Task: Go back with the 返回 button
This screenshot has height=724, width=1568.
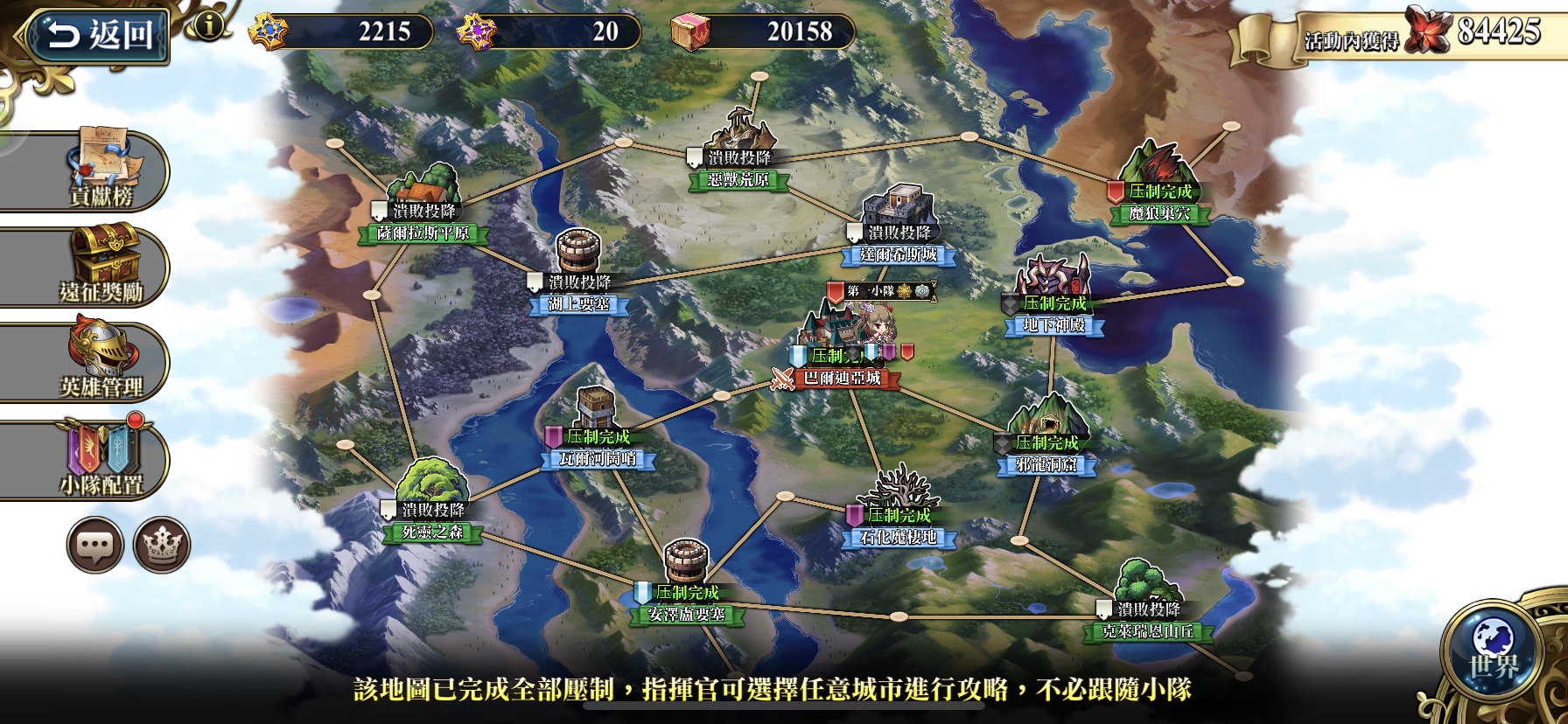Action: pos(96,36)
